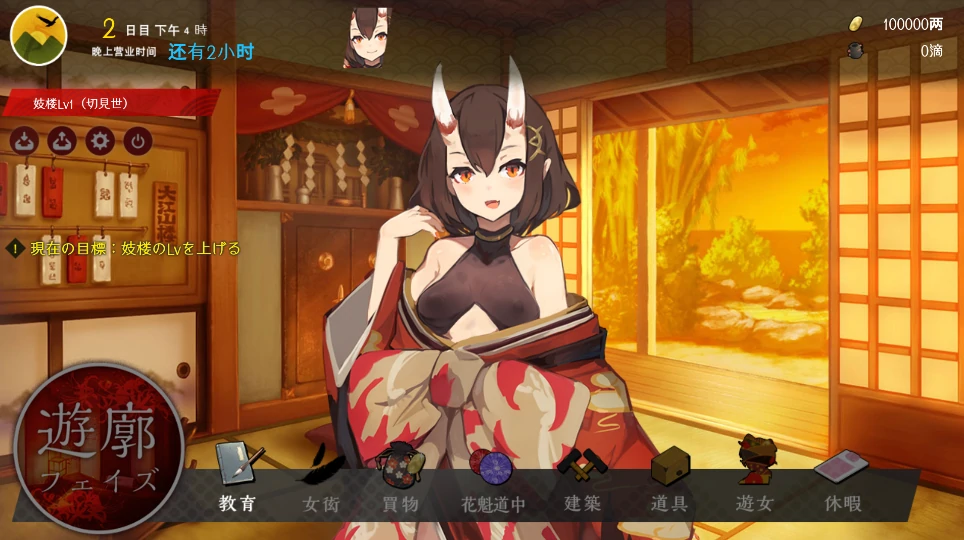Click the save icon with downward arrow
Viewport: 964px width, 540px height.
[26, 140]
